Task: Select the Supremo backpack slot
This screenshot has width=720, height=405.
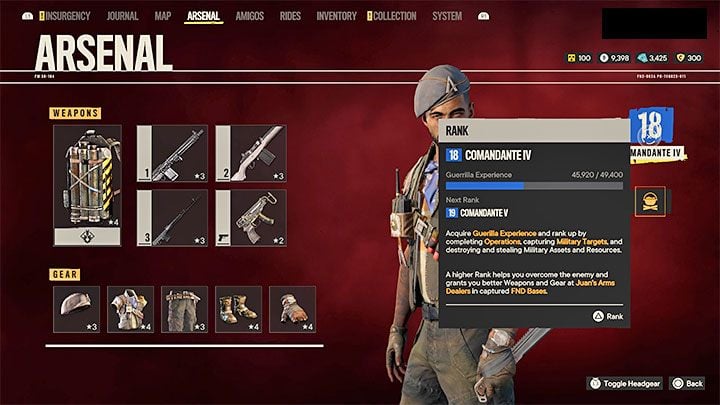Action: pos(87,185)
